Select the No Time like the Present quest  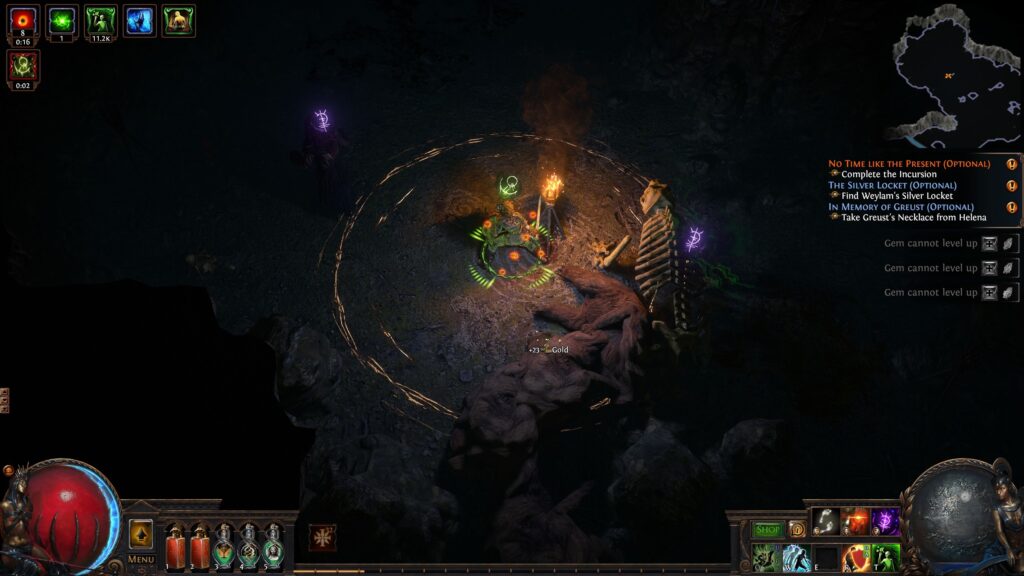tap(909, 163)
